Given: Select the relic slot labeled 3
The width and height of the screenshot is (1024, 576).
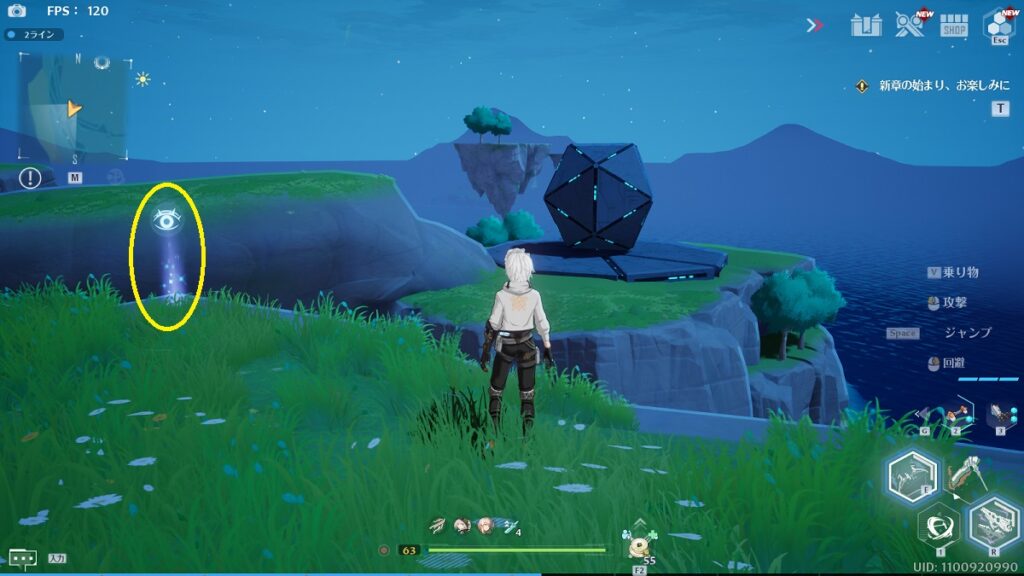Looking at the screenshot, I should (x=998, y=413).
